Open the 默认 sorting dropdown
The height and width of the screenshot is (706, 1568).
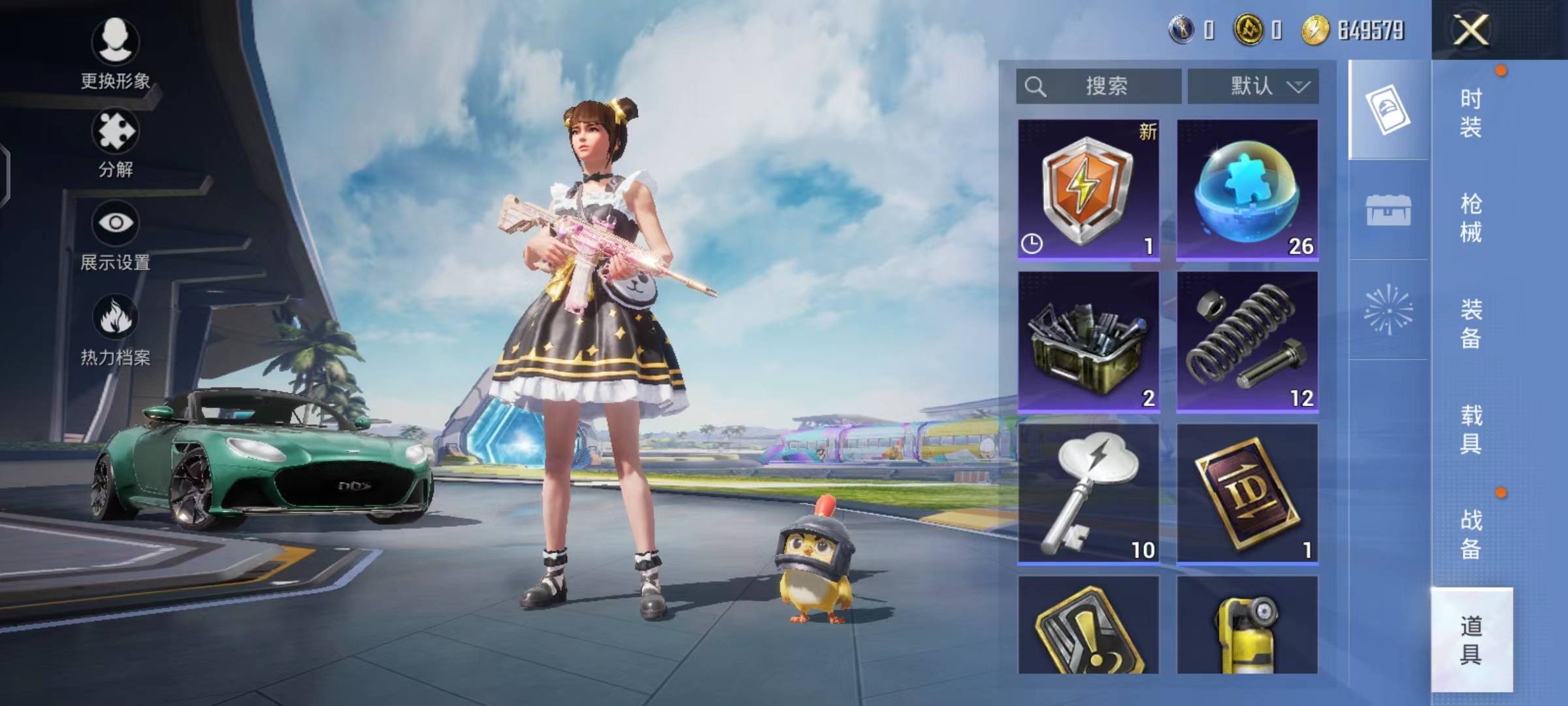pos(1253,86)
